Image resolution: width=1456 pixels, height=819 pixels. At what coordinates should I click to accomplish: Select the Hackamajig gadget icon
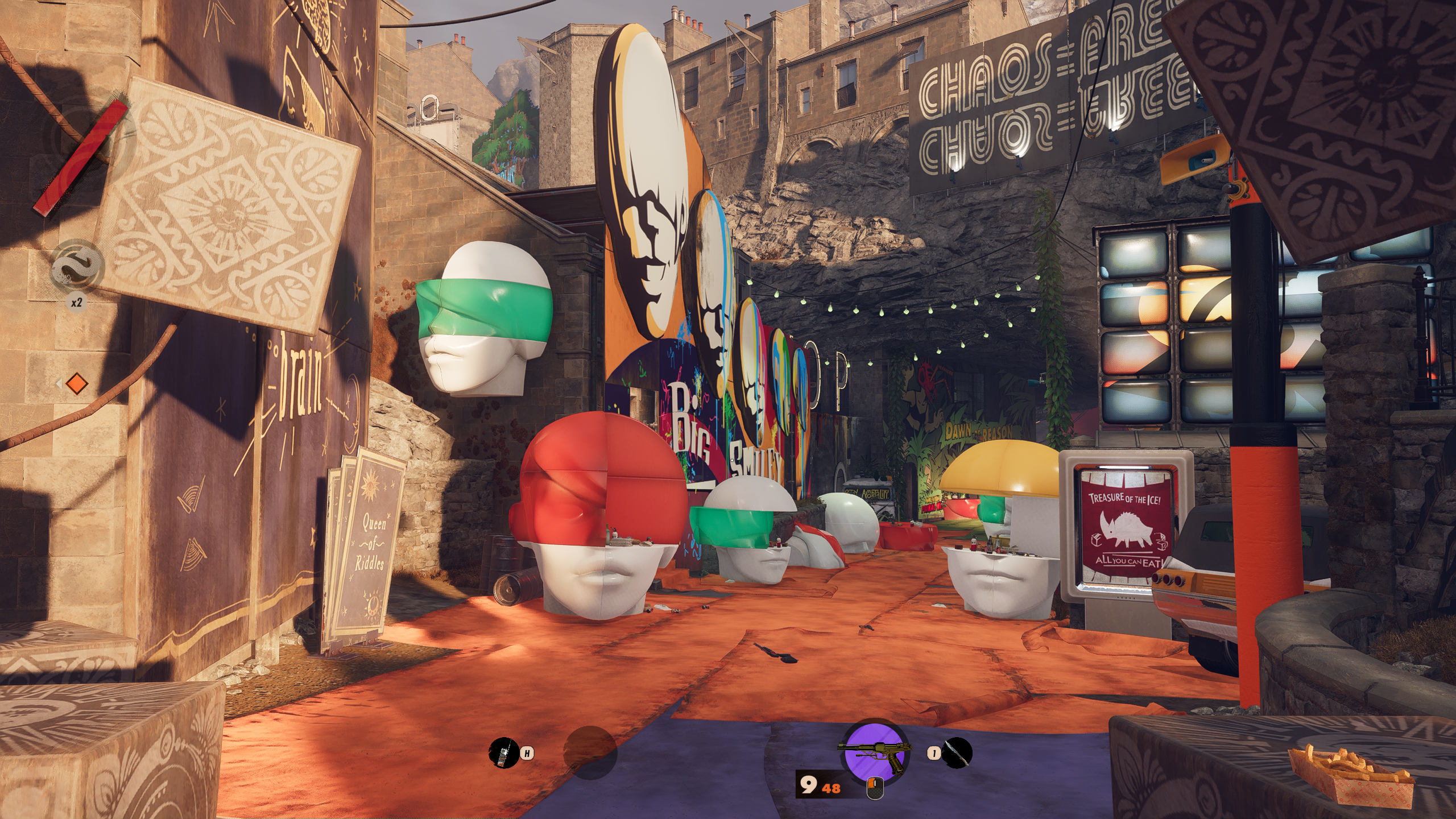(x=503, y=752)
